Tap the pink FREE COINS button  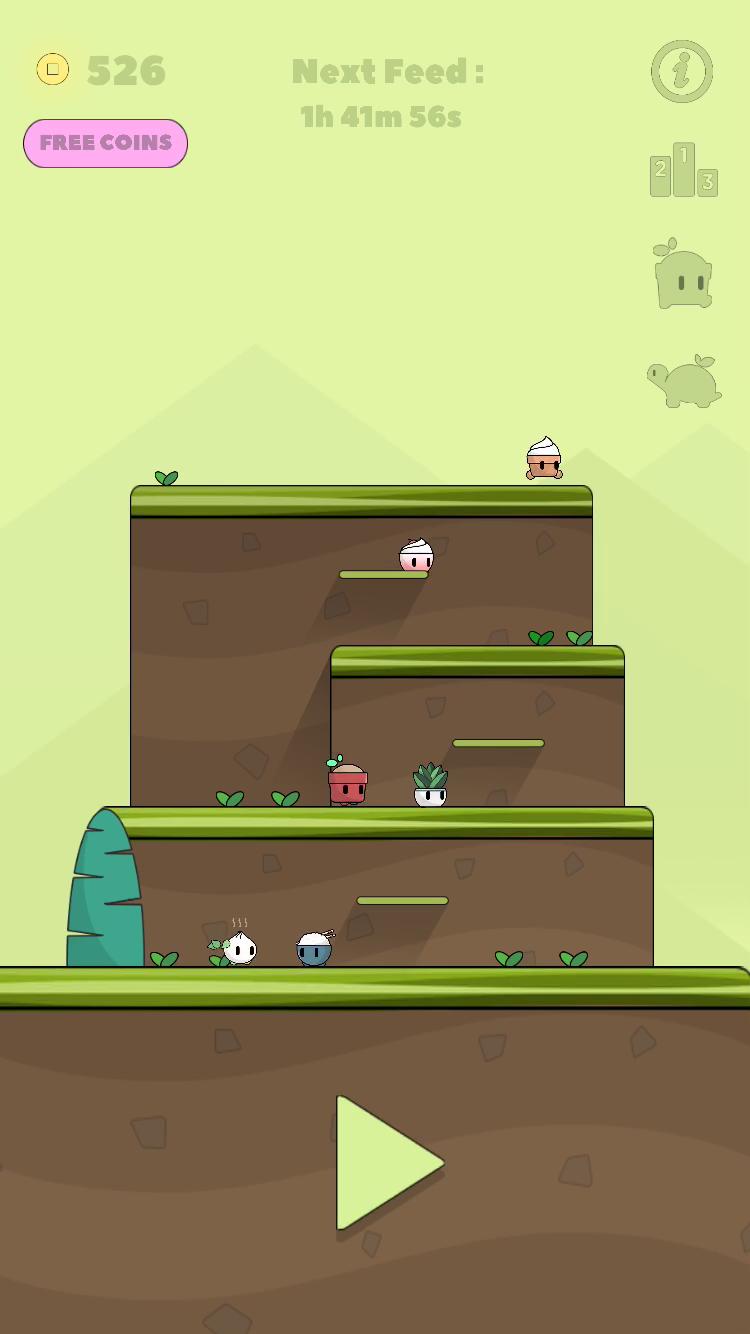105,143
